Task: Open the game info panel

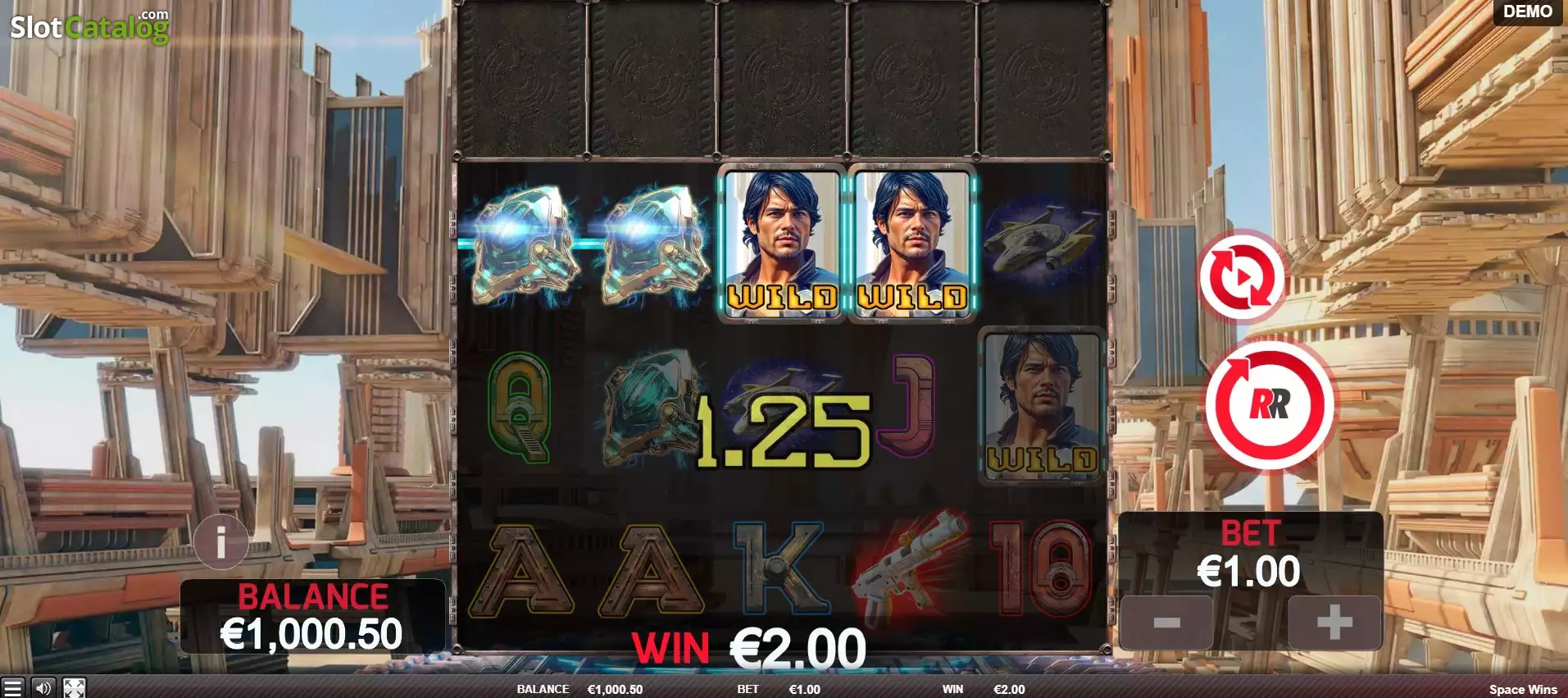Action: [221, 541]
